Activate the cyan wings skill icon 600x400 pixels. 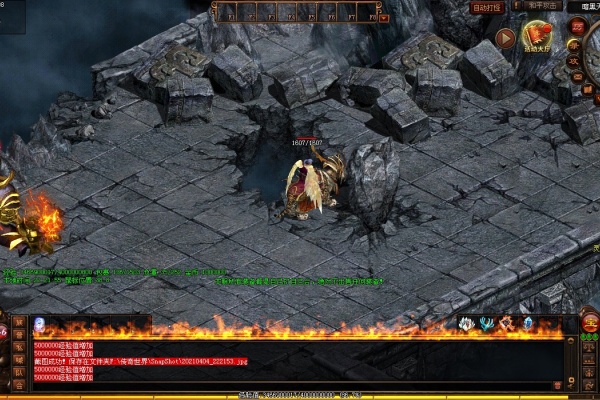click(486, 324)
